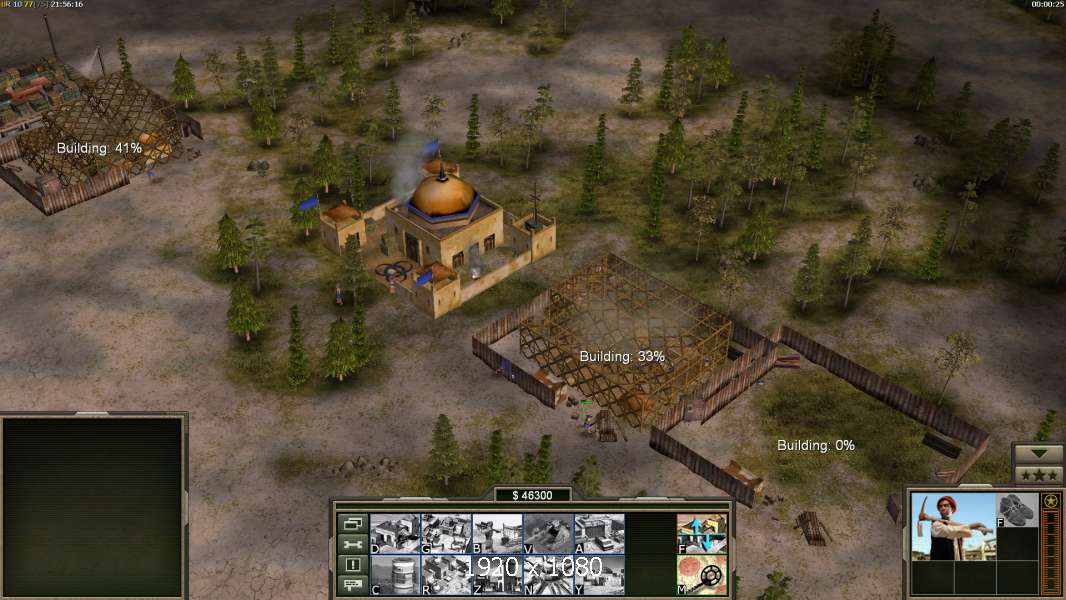Pick the build icon labeled B
The image size is (1066, 600).
[497, 534]
